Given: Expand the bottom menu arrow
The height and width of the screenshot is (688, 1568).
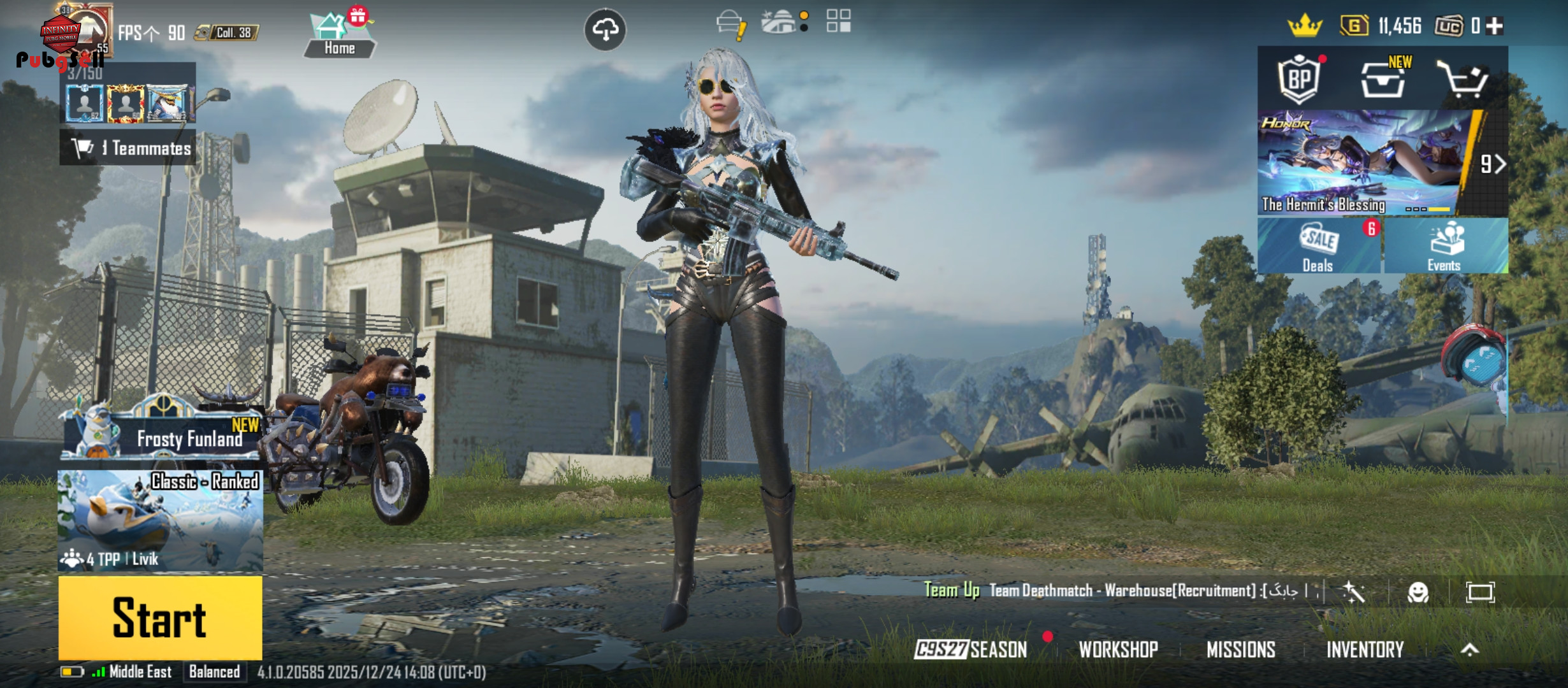Looking at the screenshot, I should 1470,649.
